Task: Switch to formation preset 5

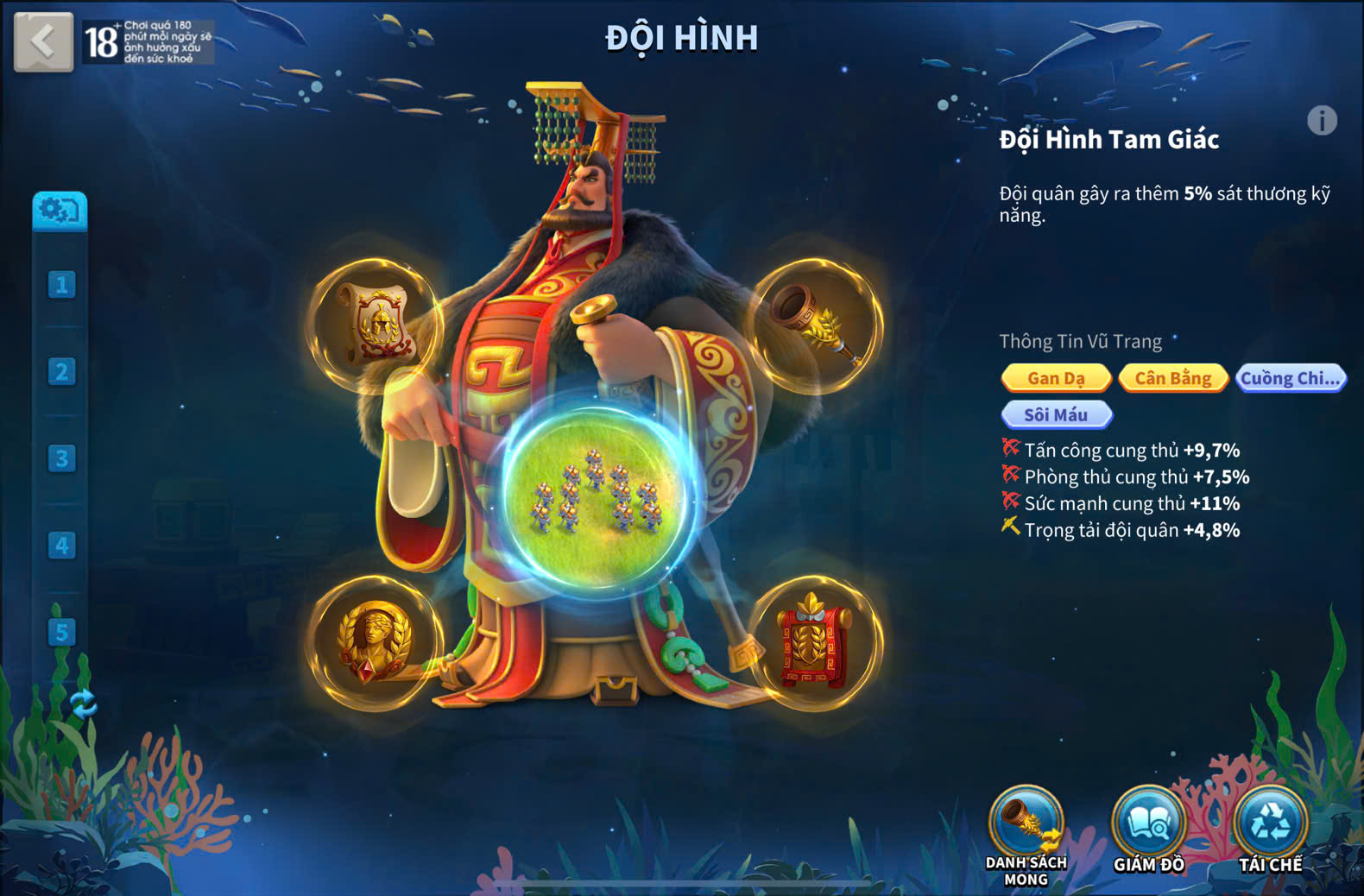Action: 61,632
